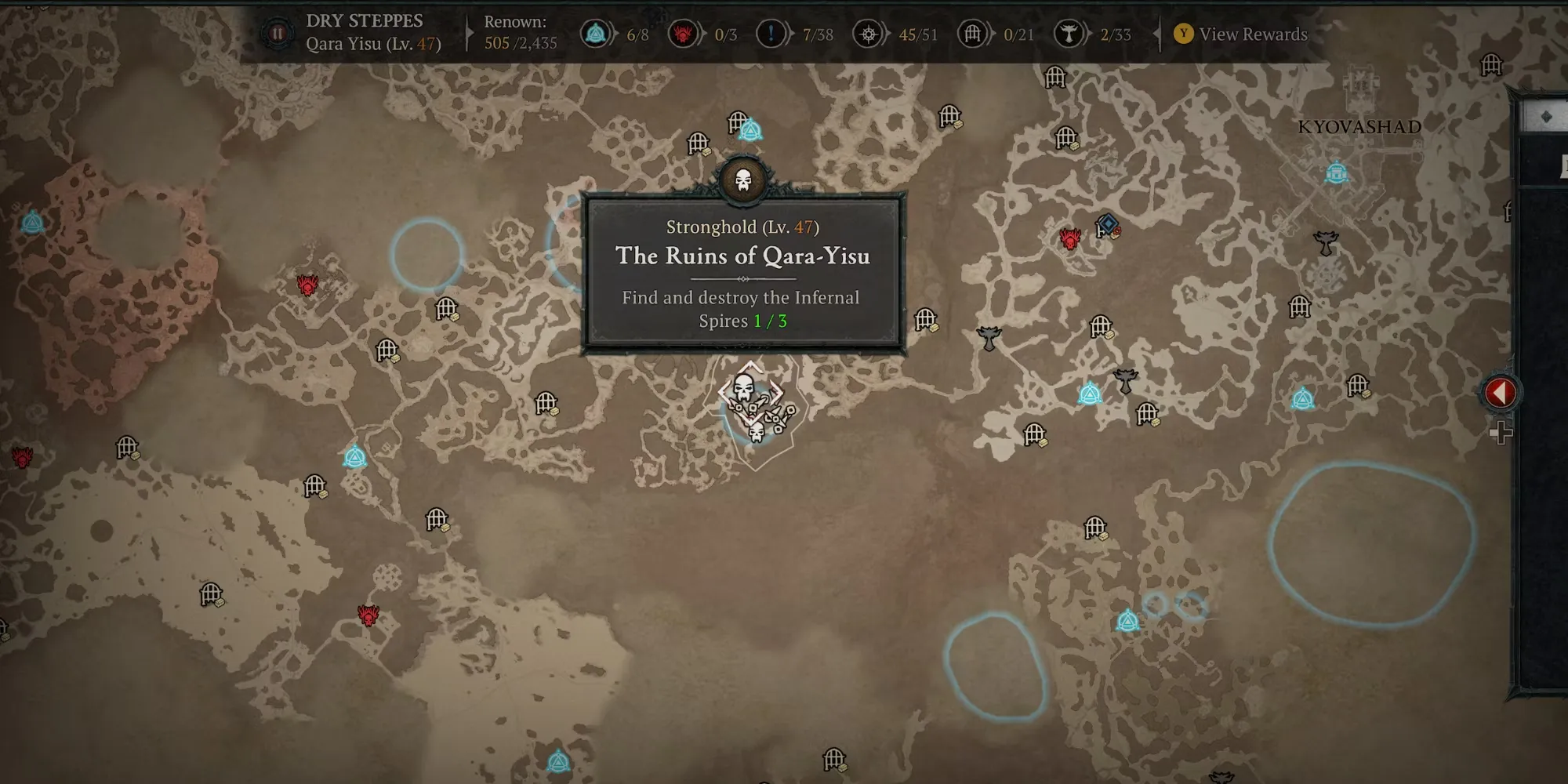Select the Dry Steppes region emblem
The image size is (1568, 784).
277,34
